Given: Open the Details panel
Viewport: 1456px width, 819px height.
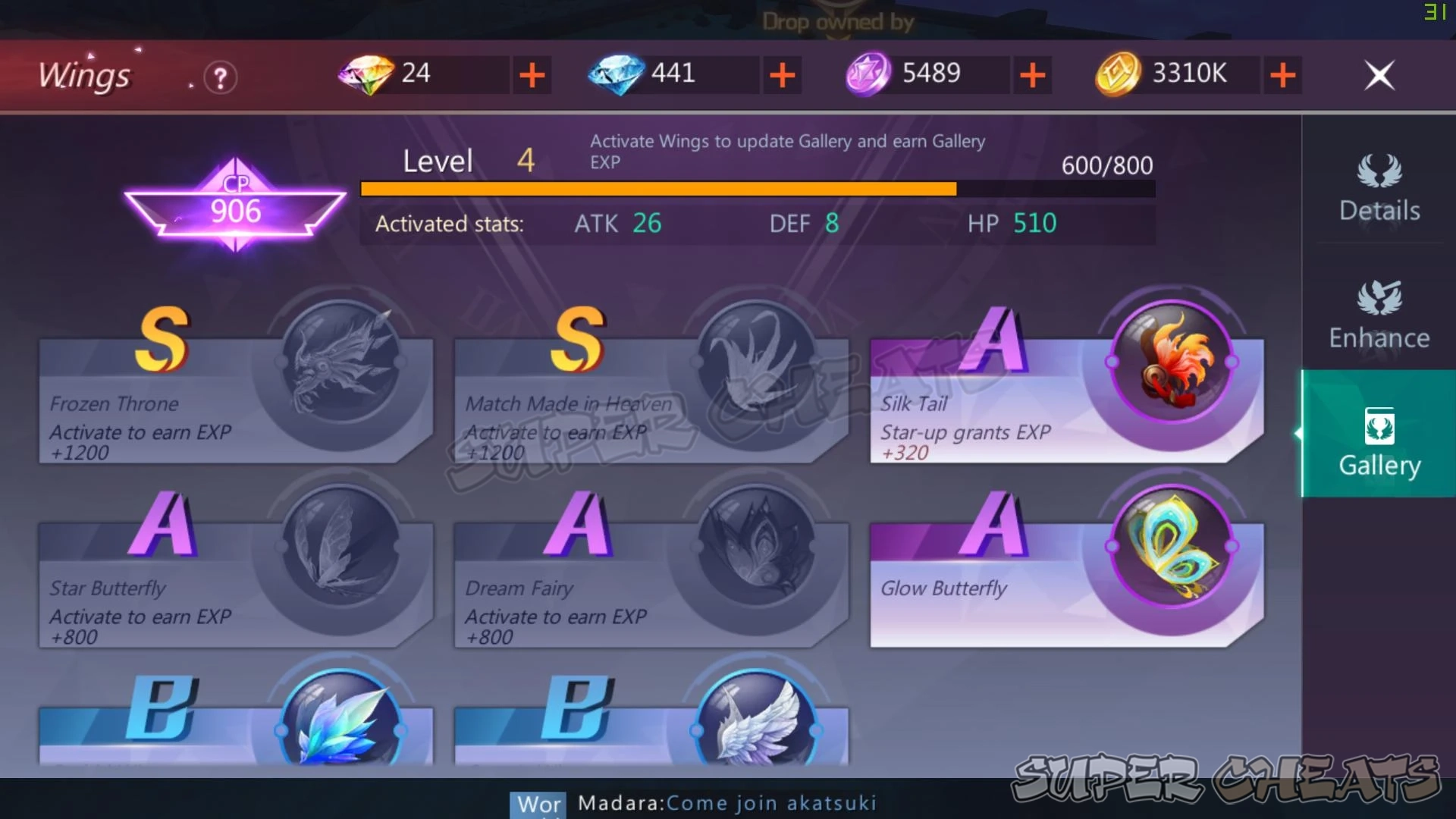Looking at the screenshot, I should (x=1379, y=188).
